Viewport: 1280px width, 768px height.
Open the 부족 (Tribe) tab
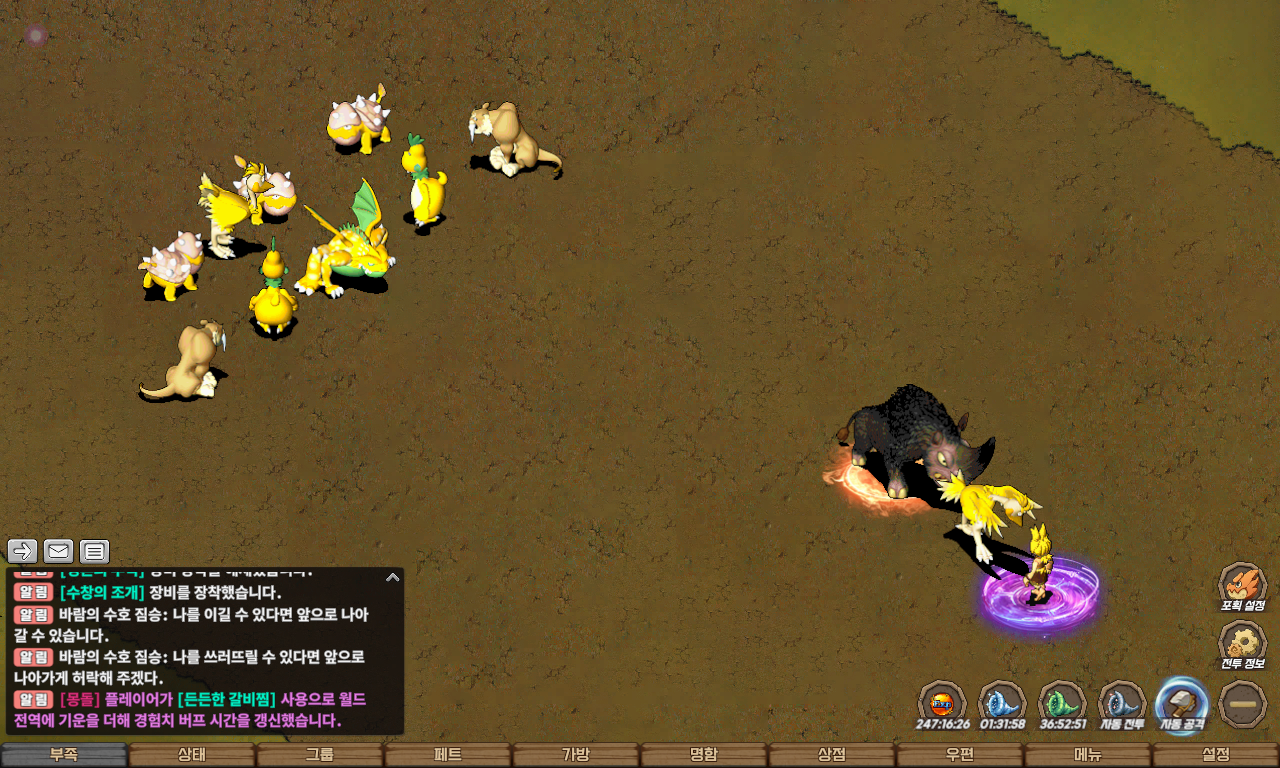coord(64,755)
